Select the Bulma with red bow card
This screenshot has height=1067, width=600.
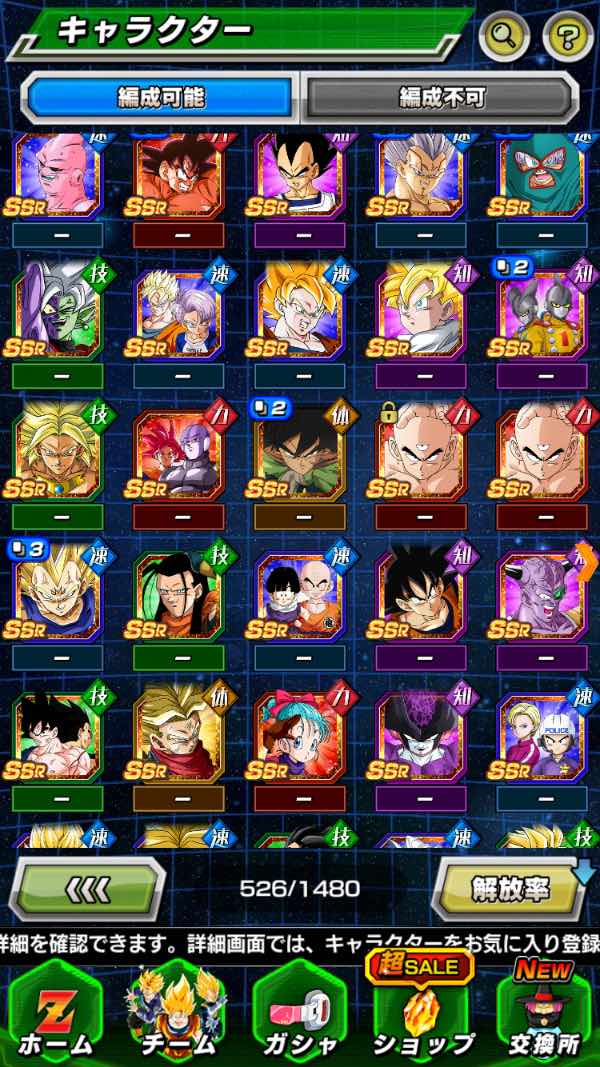299,735
